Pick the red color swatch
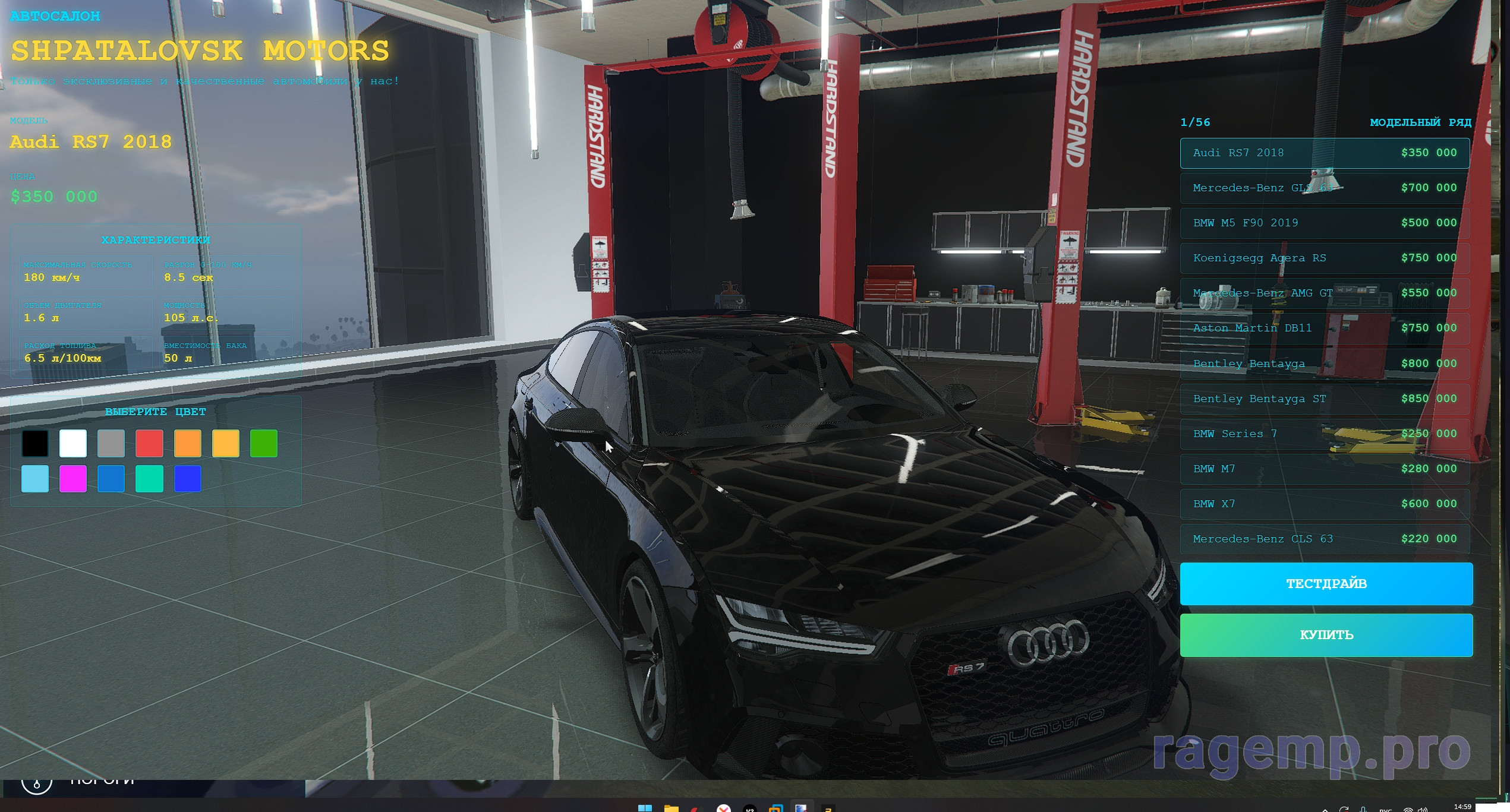Screen dimensions: 1510x812 tap(149, 443)
